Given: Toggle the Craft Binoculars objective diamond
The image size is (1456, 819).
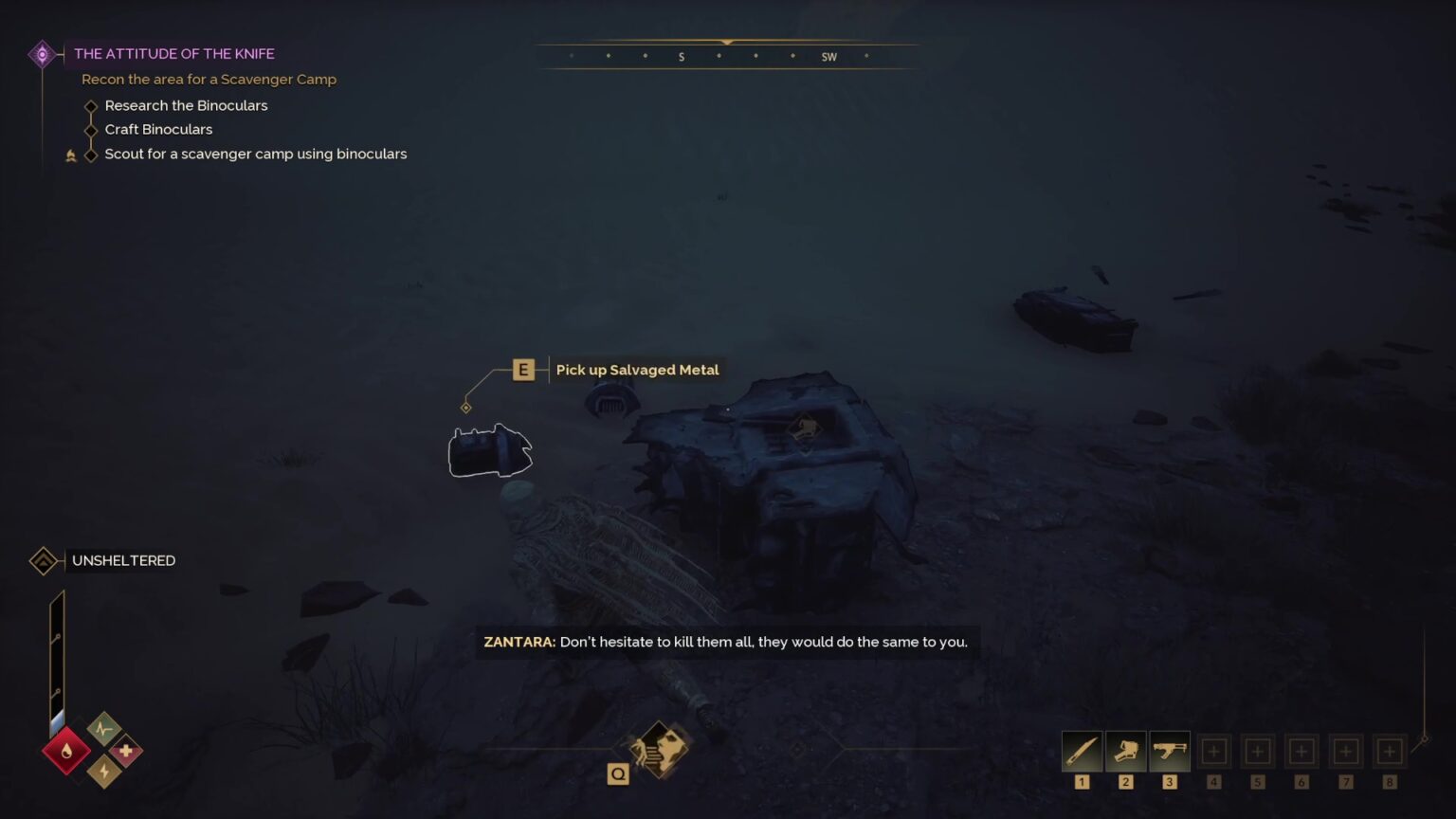Looking at the screenshot, I should pyautogui.click(x=90, y=130).
